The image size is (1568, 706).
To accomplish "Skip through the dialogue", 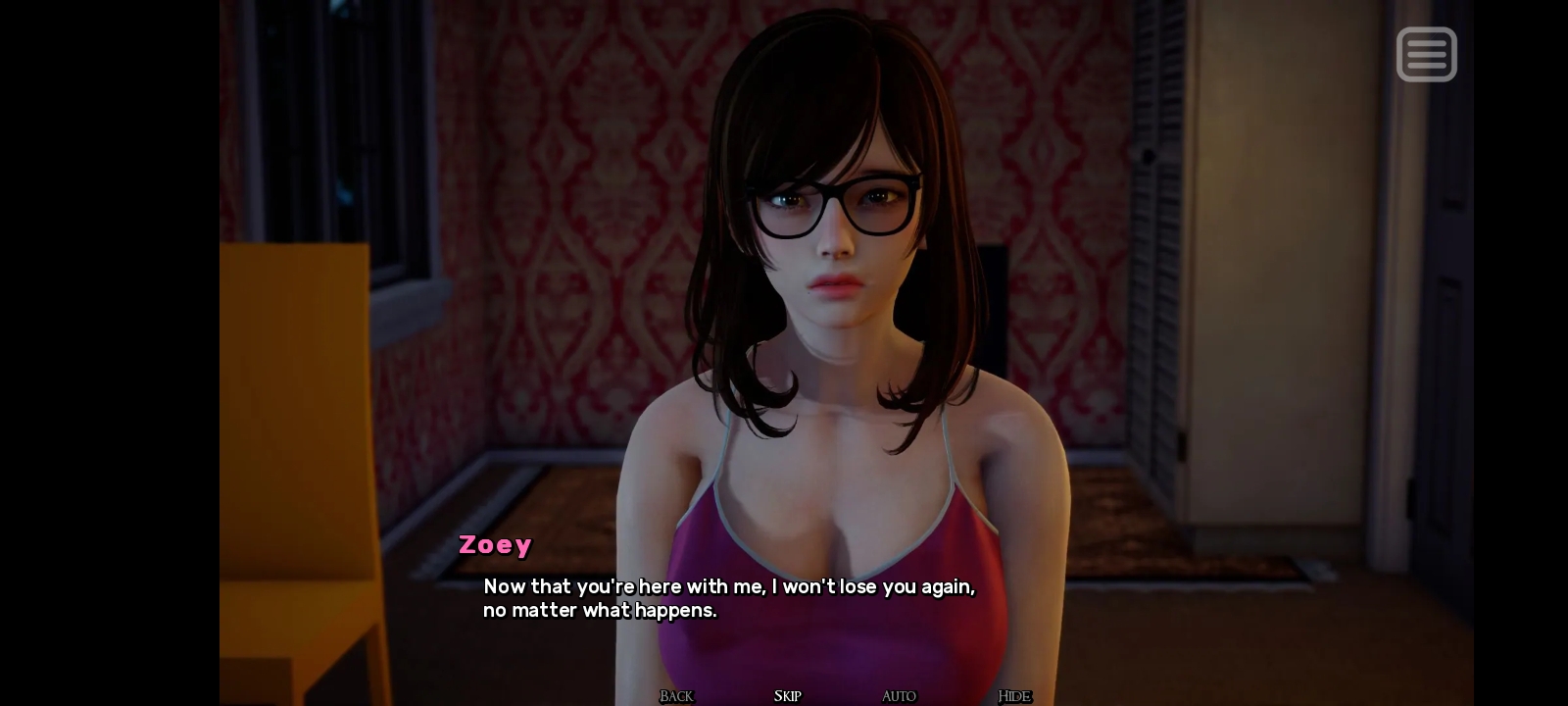I will point(787,696).
